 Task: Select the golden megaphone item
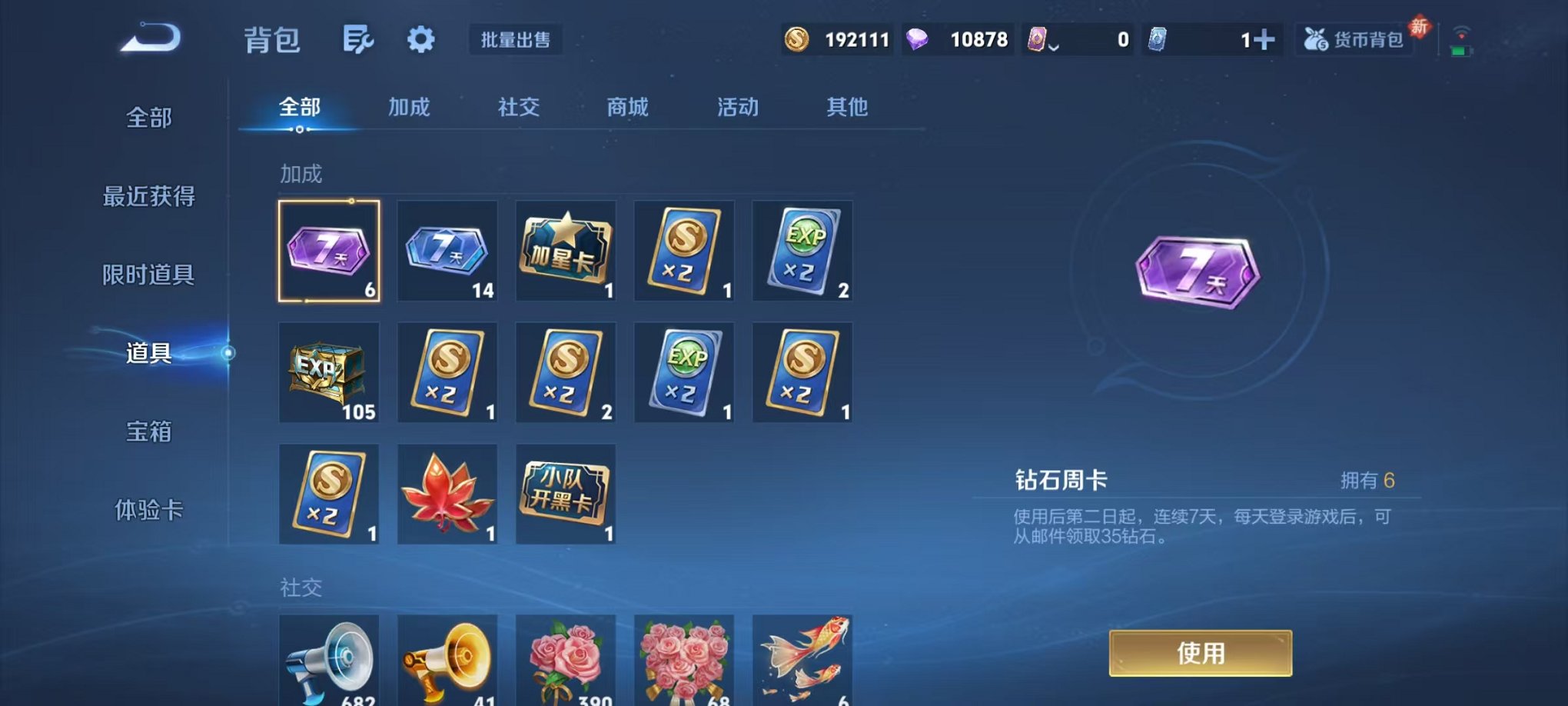pos(447,661)
